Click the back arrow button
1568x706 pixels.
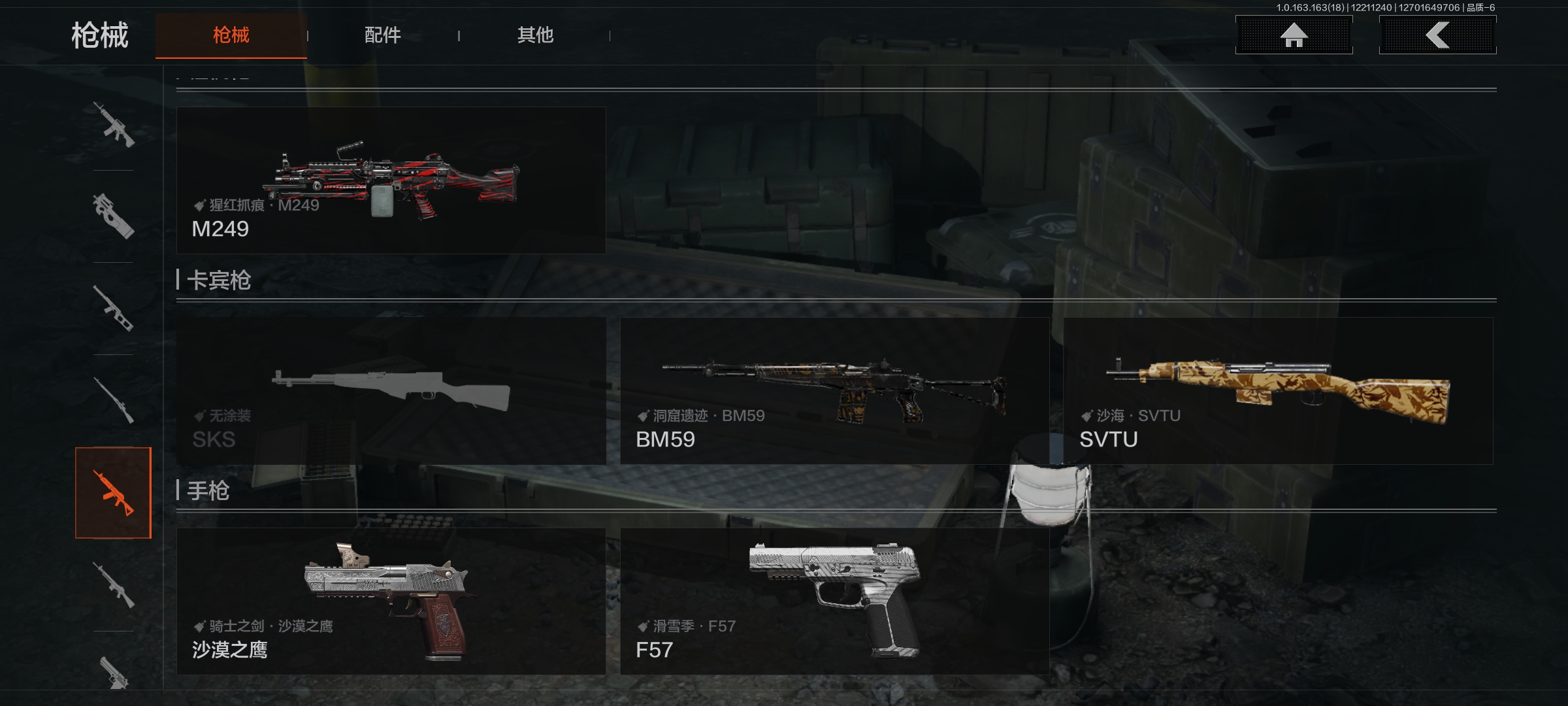[x=1437, y=35]
